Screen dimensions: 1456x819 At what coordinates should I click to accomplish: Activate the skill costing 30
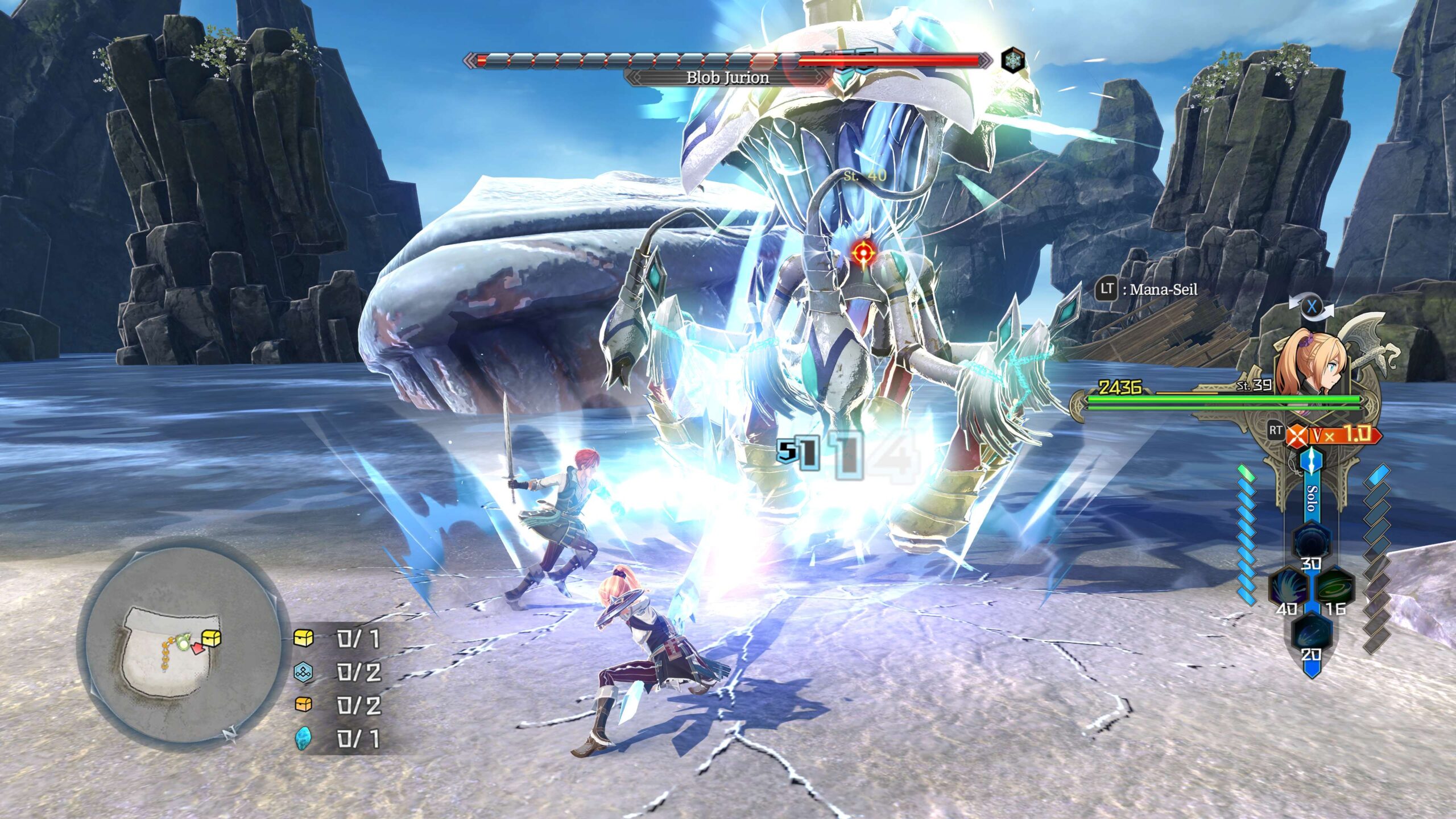click(x=1311, y=542)
